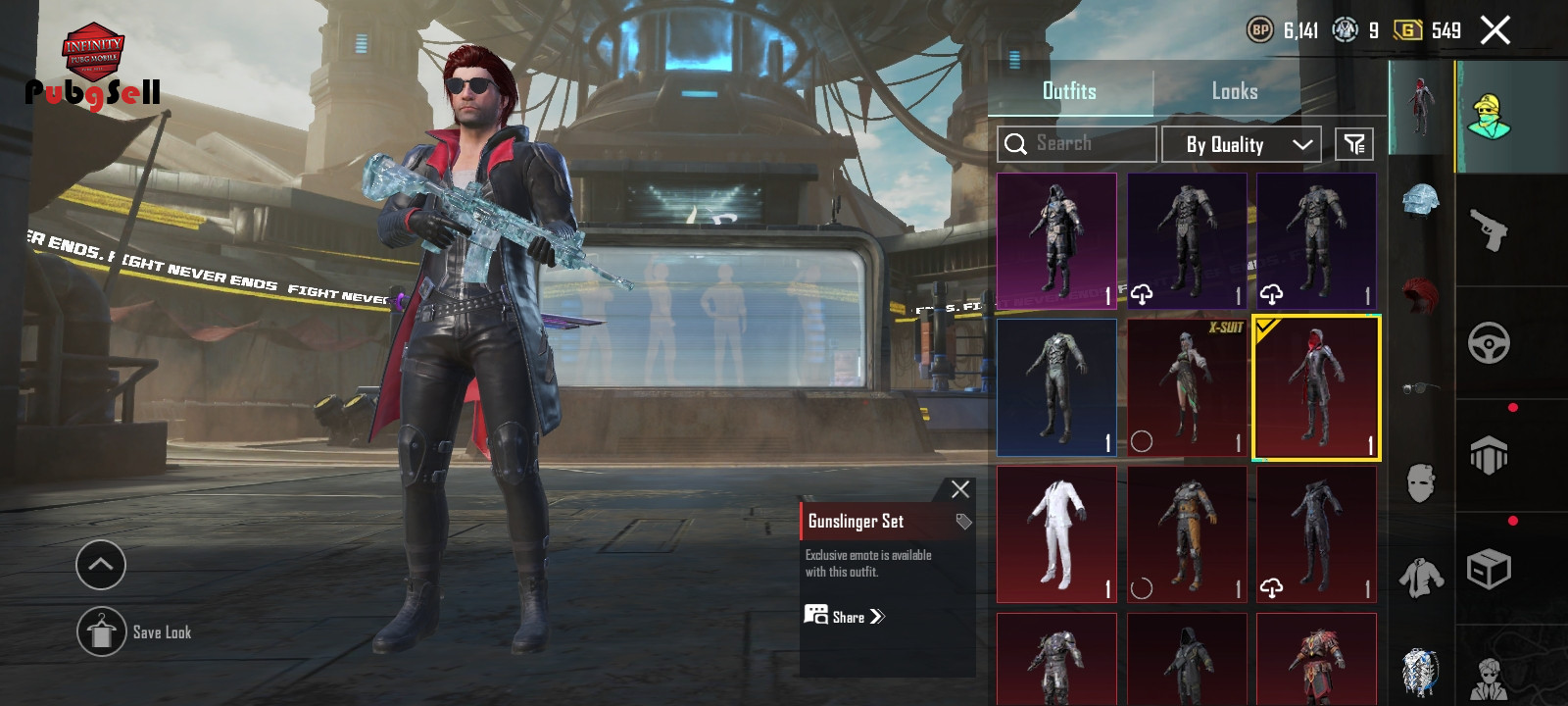Save the current look

pos(102,632)
